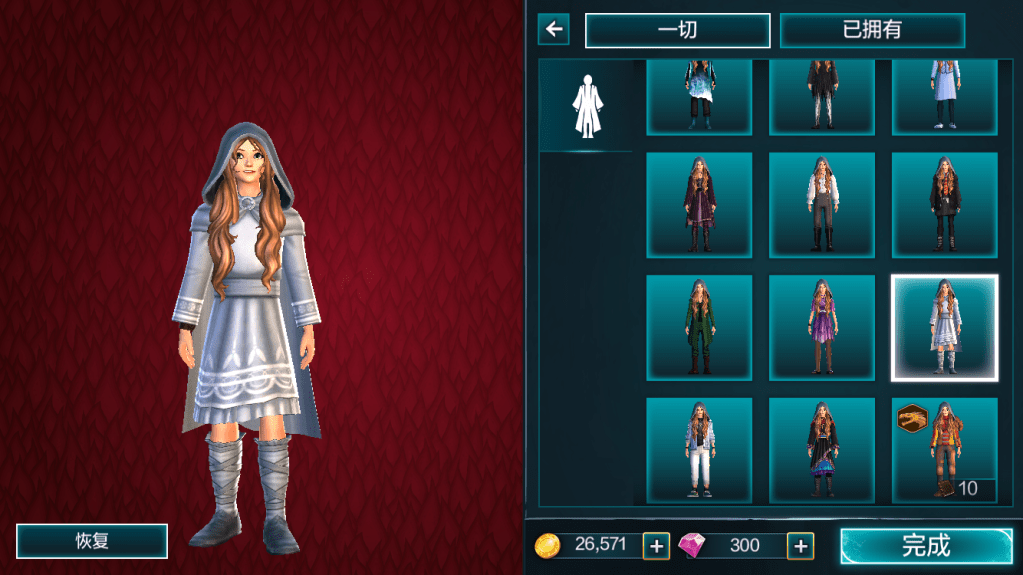Pick the highlighted white hooded dress outfit
The width and height of the screenshot is (1023, 575).
pos(944,328)
